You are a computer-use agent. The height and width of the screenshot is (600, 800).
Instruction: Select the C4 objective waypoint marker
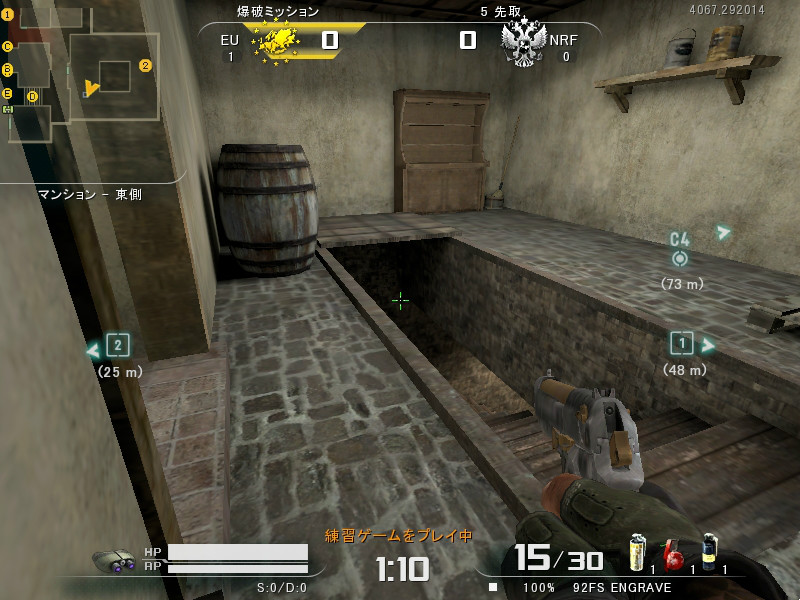680,258
